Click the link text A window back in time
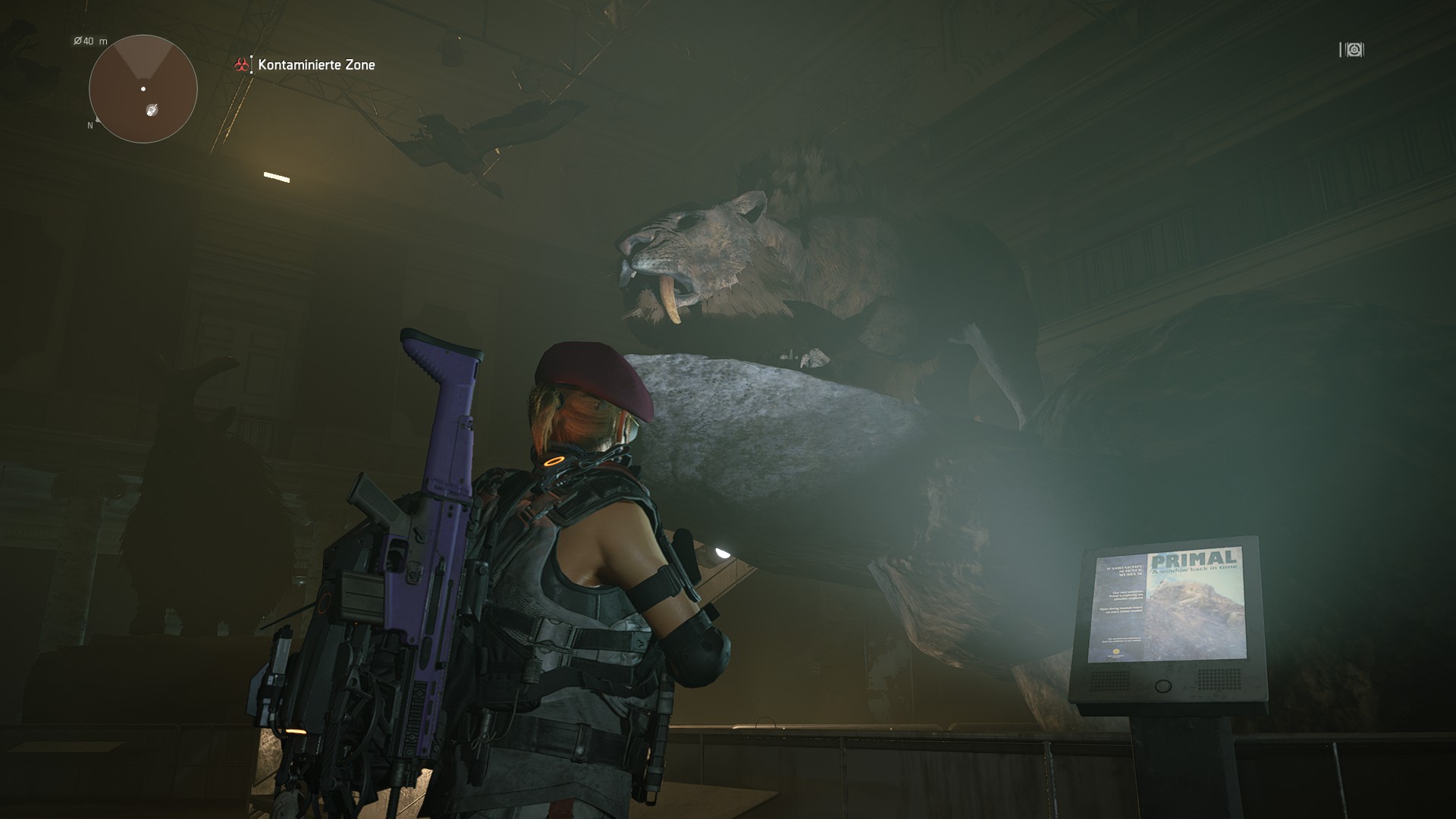This screenshot has height=819, width=1456. point(1194,568)
